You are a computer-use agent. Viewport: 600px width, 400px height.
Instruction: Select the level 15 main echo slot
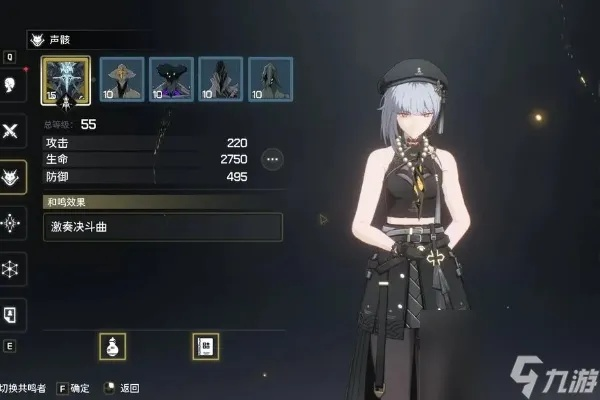tap(65, 80)
